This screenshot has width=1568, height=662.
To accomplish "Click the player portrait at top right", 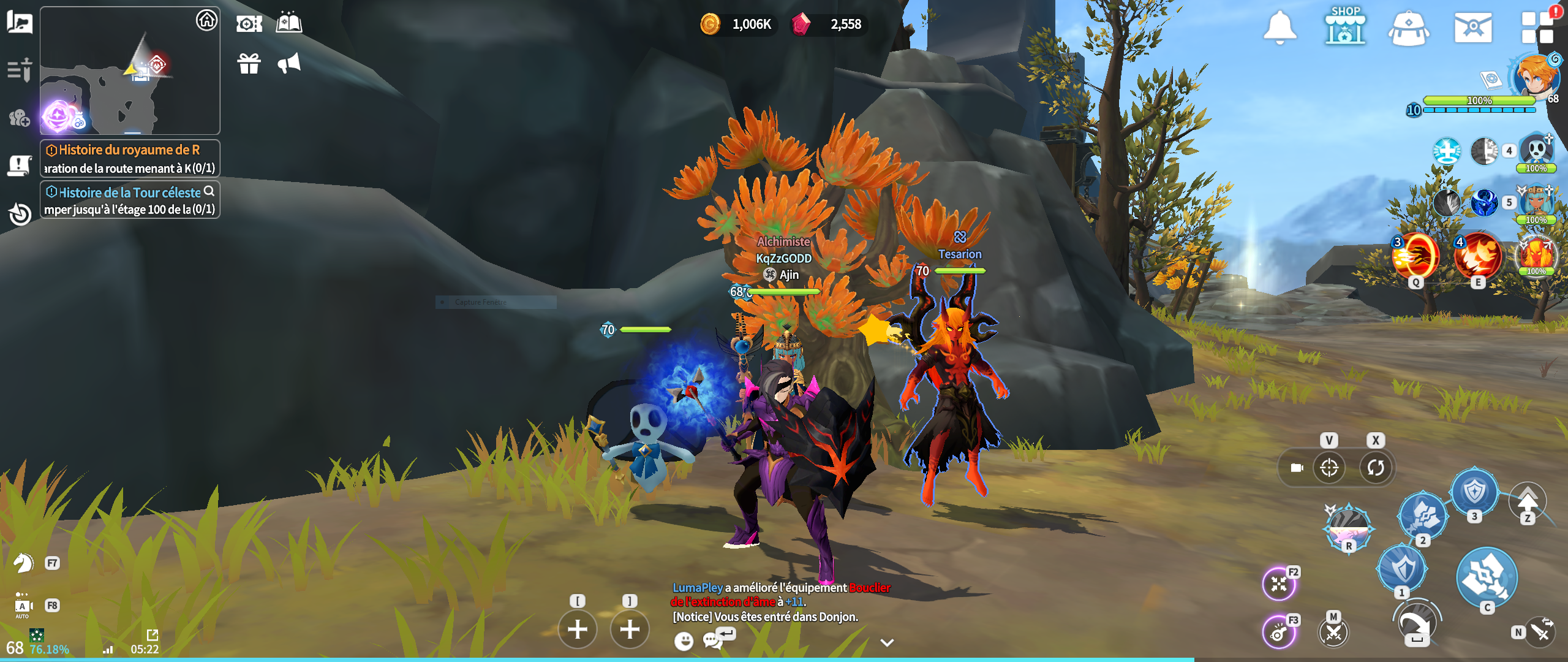I will tap(1535, 77).
